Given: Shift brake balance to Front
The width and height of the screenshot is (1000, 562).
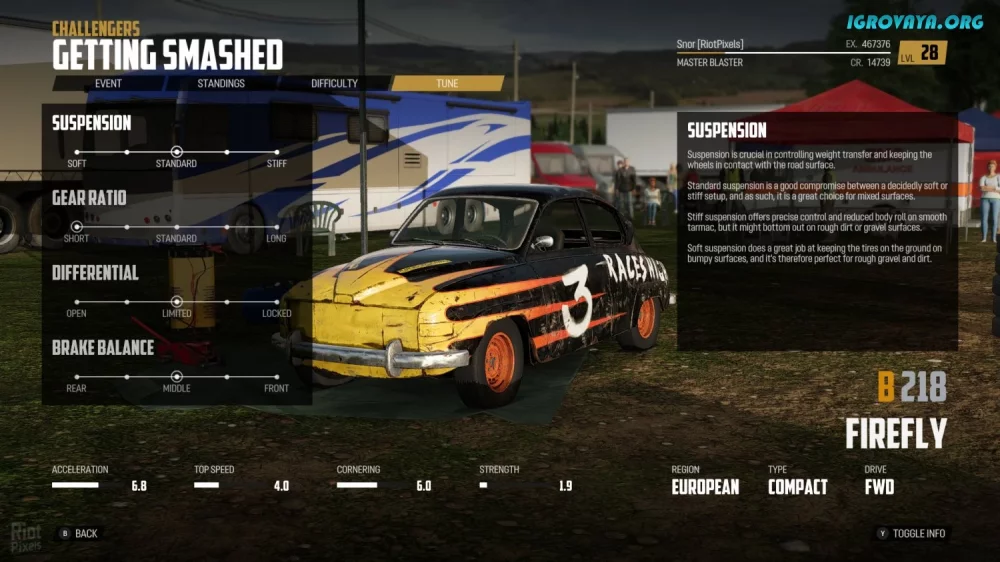Looking at the screenshot, I should [x=276, y=376].
